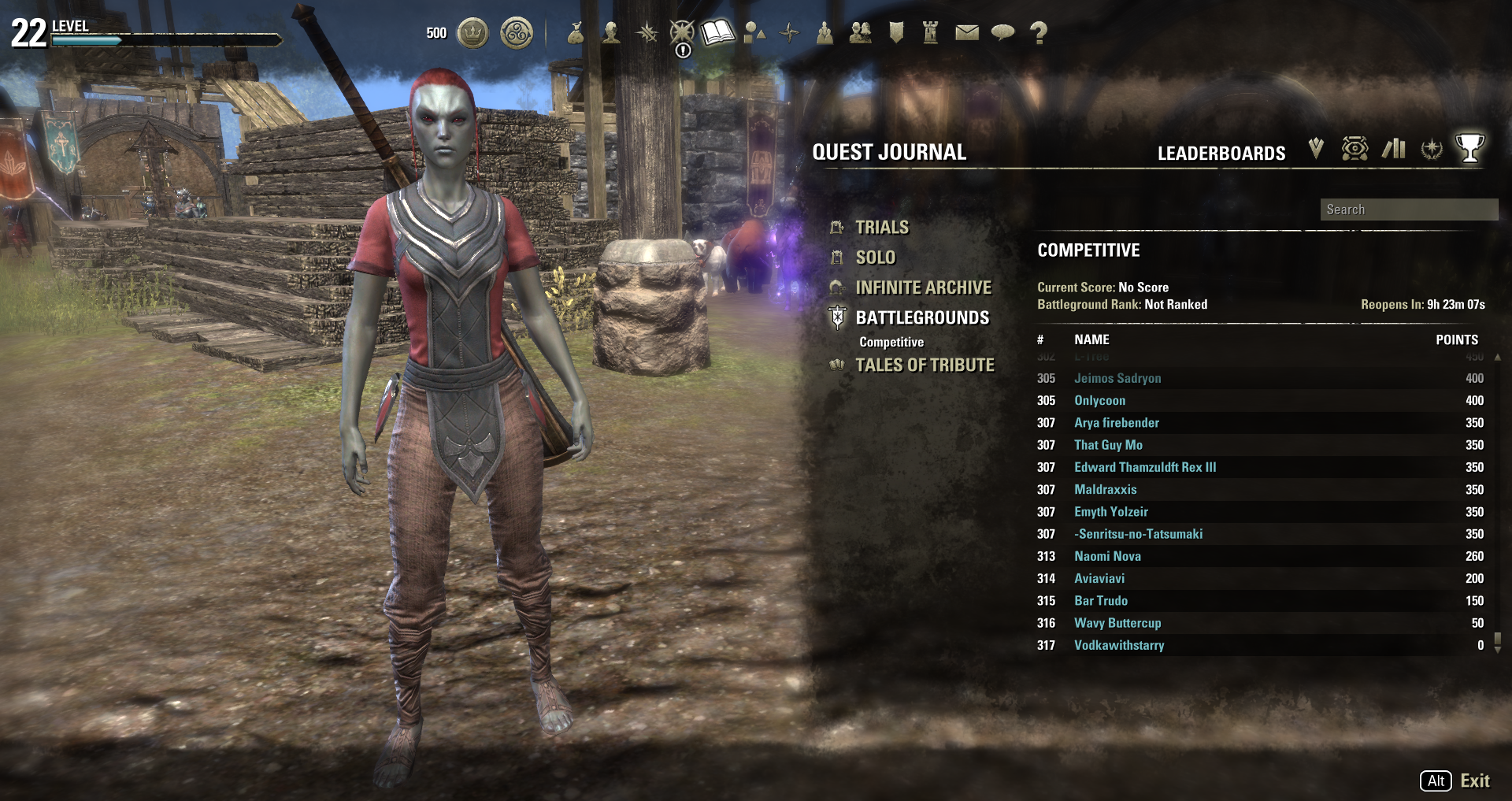The height and width of the screenshot is (801, 1512).
Task: Select player Naomi Nova in the leaderboard
Action: 1107,556
